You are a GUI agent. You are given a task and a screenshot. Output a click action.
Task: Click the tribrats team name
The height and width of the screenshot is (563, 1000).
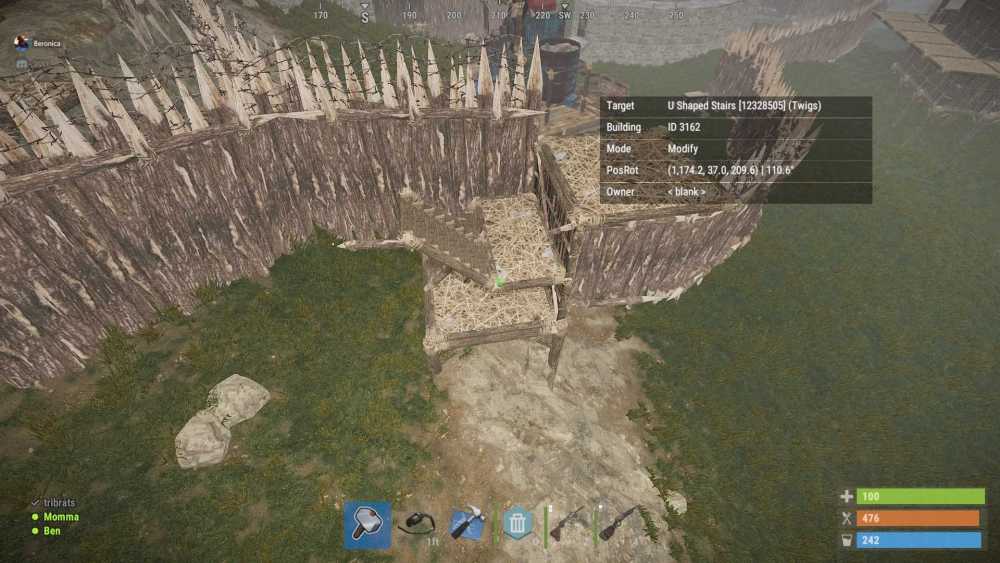[x=59, y=503]
